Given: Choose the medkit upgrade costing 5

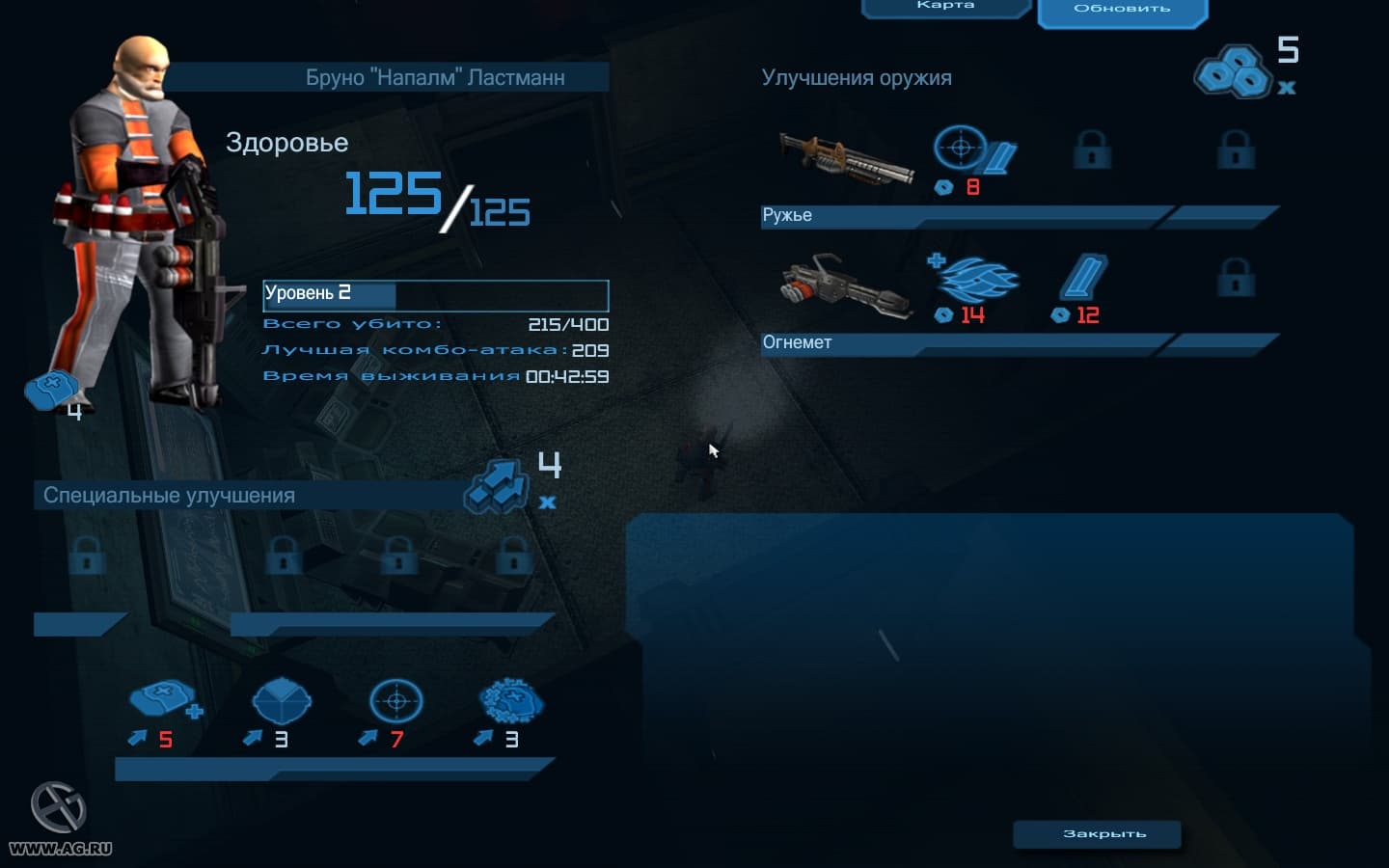Looking at the screenshot, I should click(x=163, y=703).
